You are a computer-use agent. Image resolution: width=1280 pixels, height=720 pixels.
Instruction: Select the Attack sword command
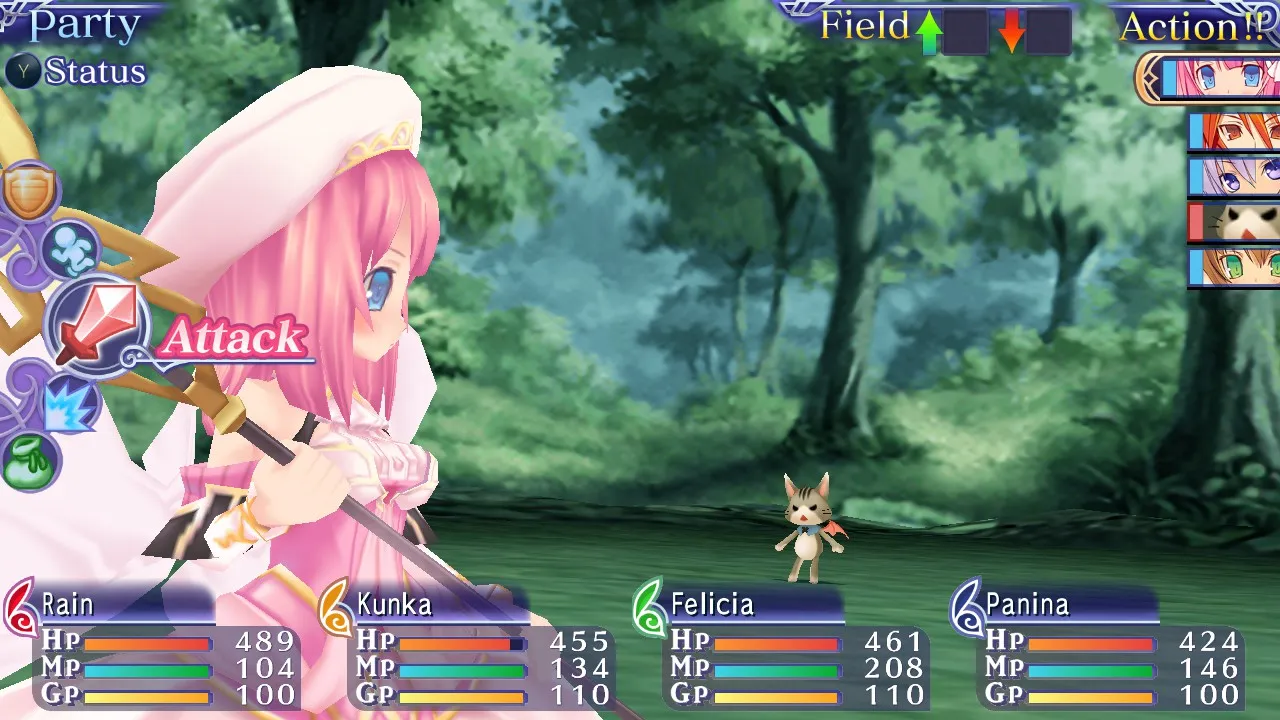96,328
